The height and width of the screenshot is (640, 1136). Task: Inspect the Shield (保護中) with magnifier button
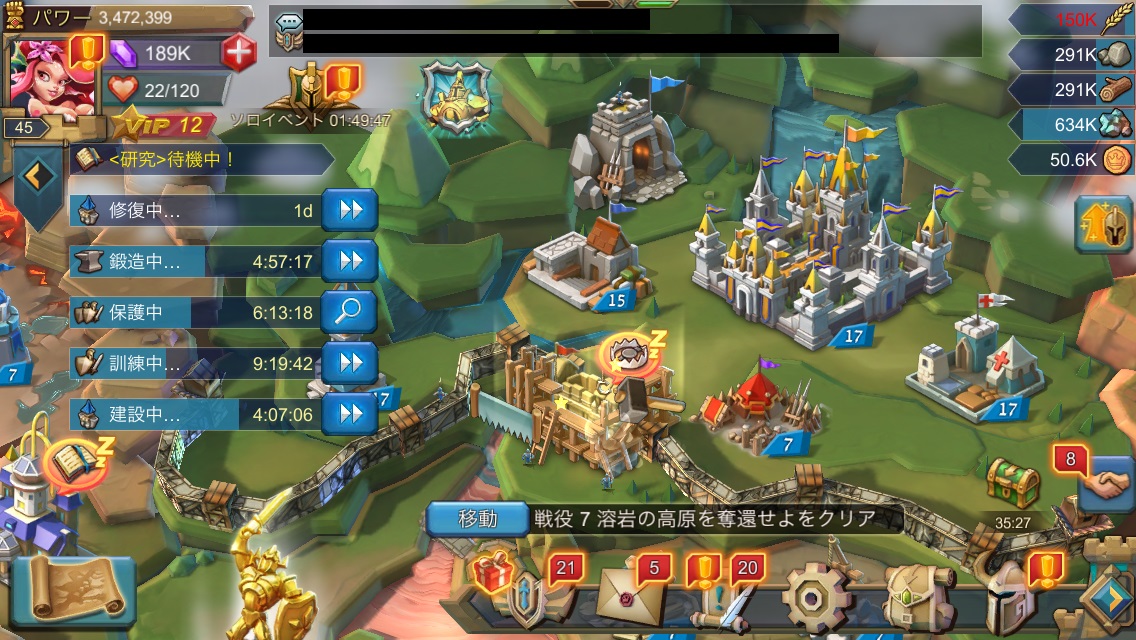pos(349,312)
